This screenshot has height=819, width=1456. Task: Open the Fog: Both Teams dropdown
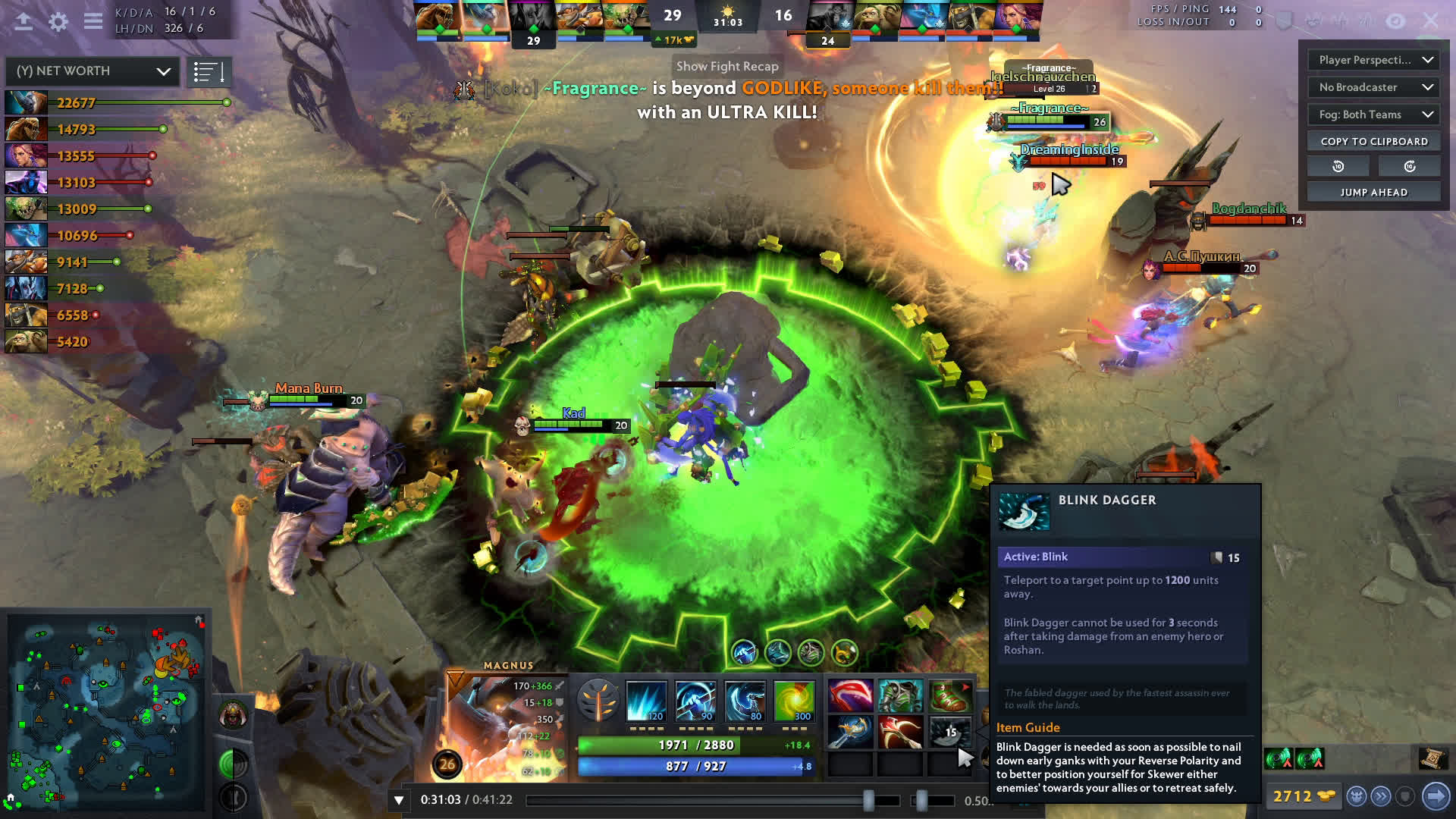(1374, 115)
